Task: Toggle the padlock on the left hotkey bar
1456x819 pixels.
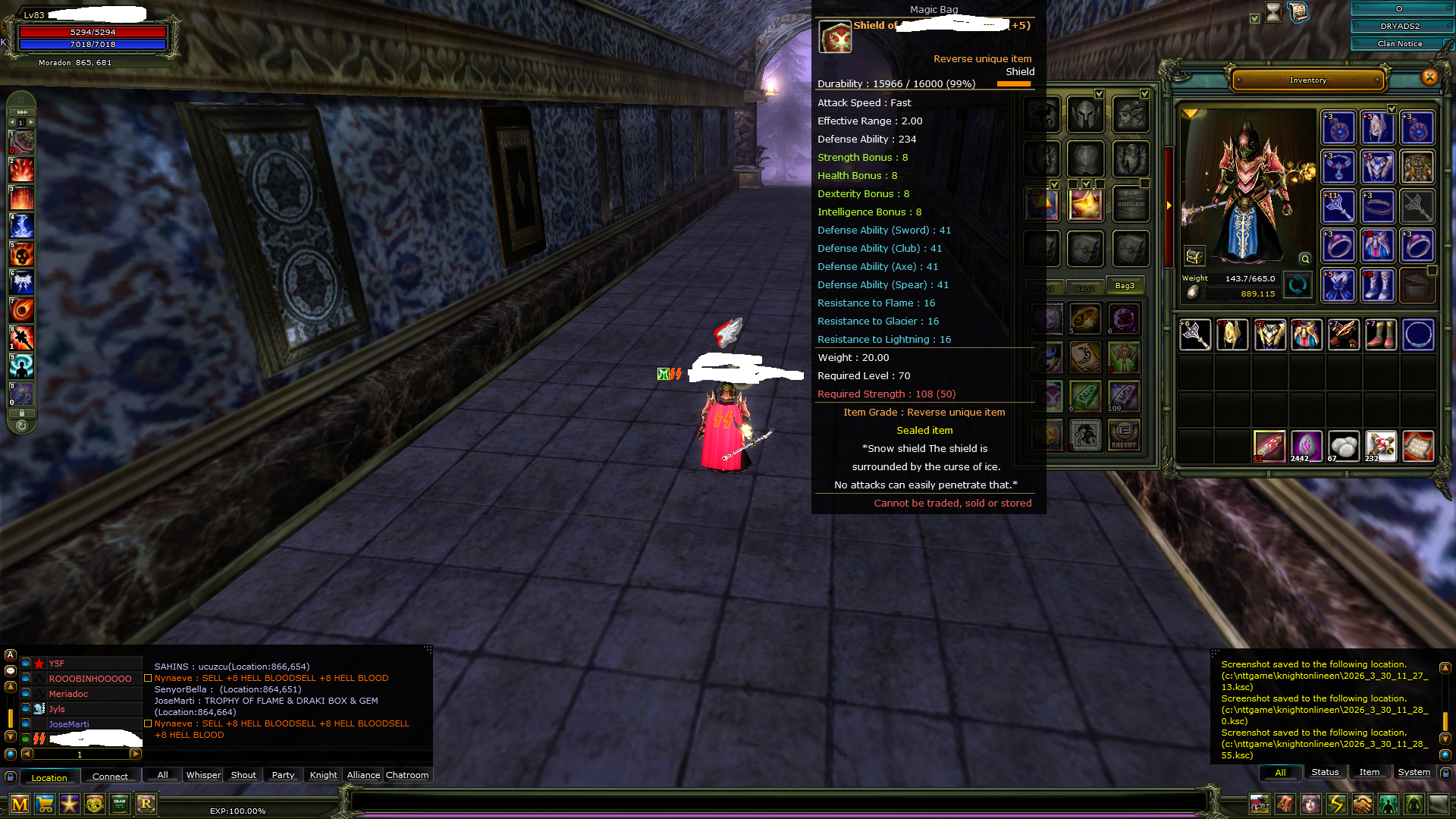Action: (x=20, y=414)
